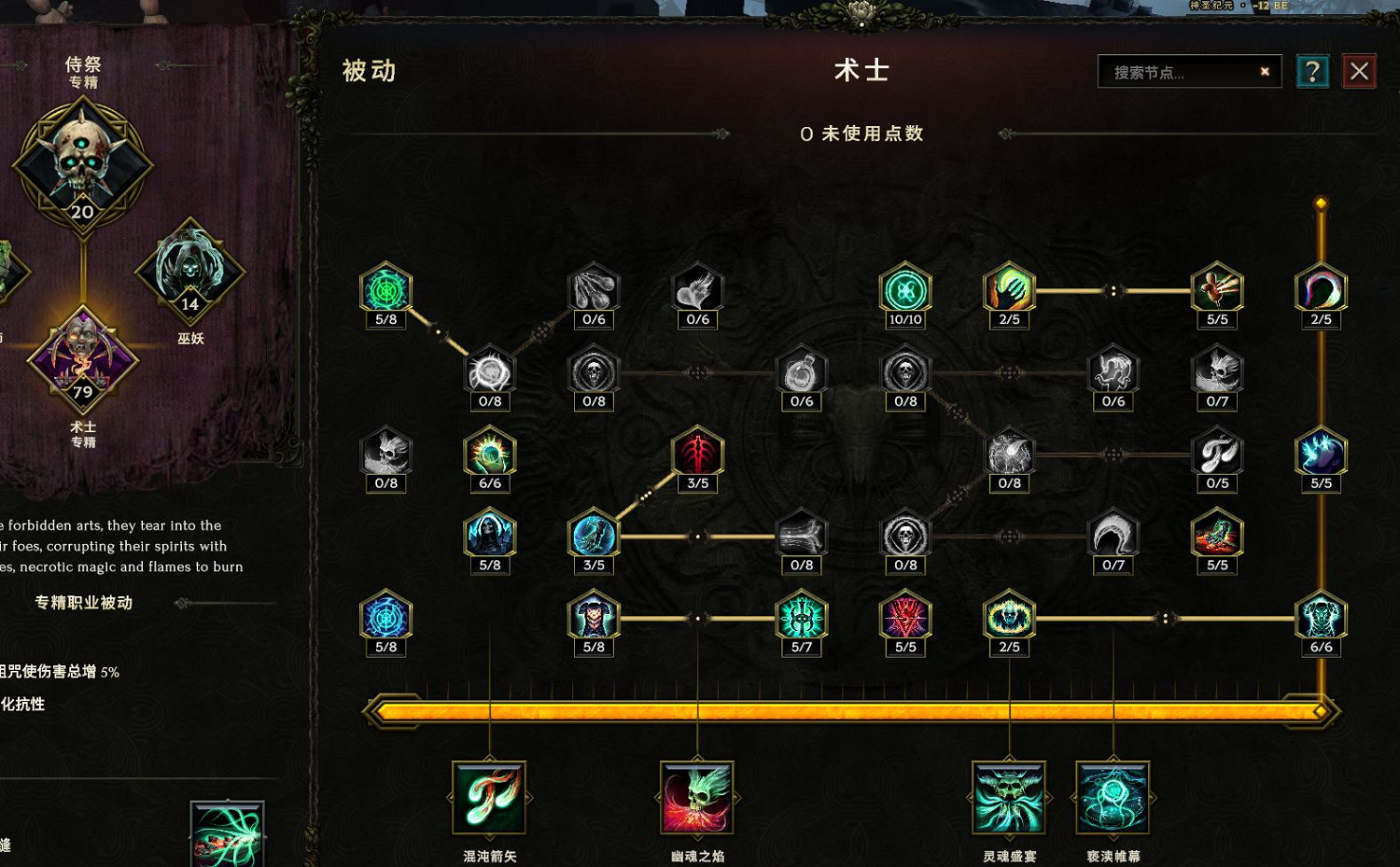Select the blue spirit passive node at 5/5
The height and width of the screenshot is (867, 1400).
[x=1322, y=453]
